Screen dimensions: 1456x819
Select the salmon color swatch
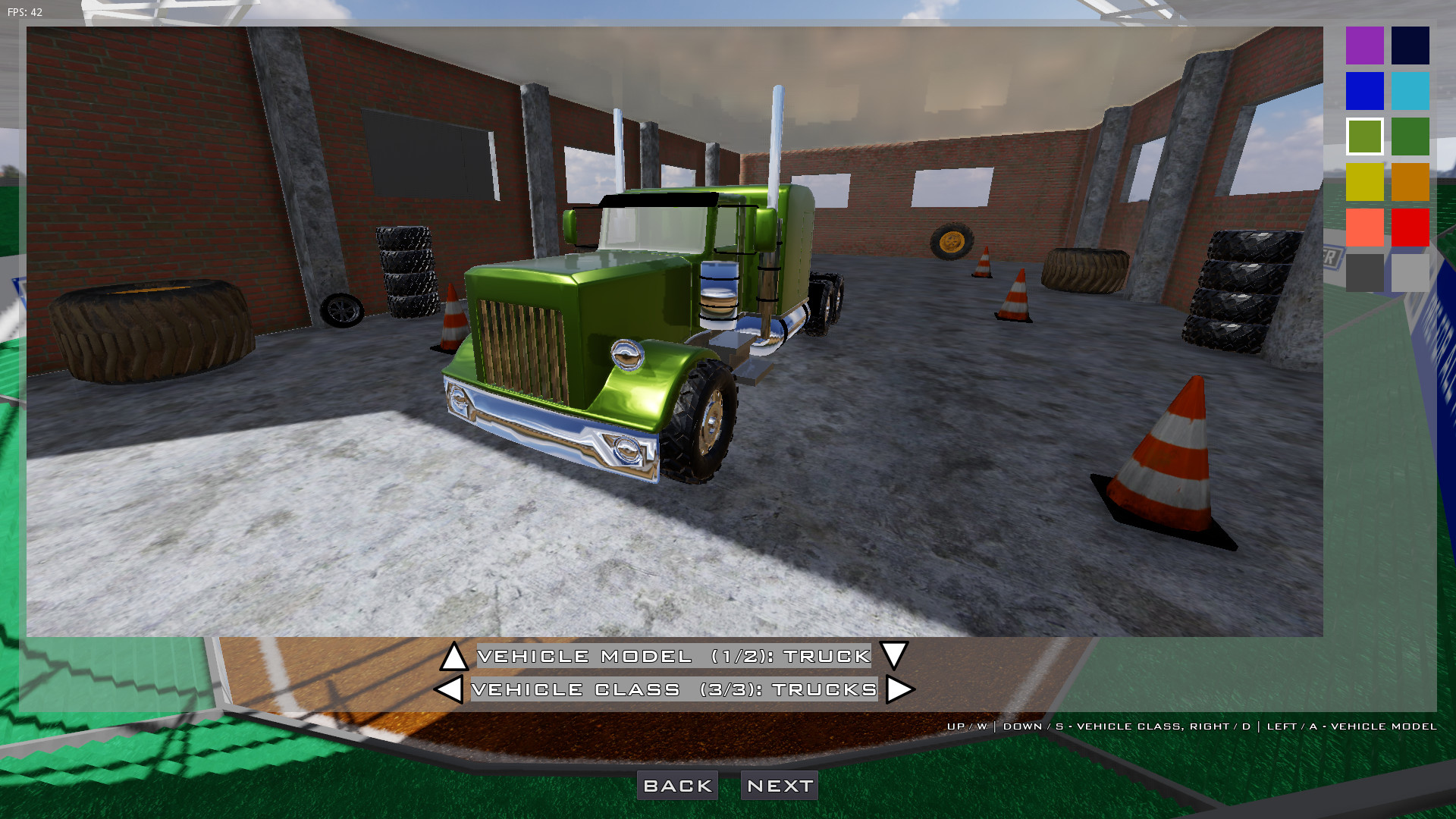pos(1363,227)
